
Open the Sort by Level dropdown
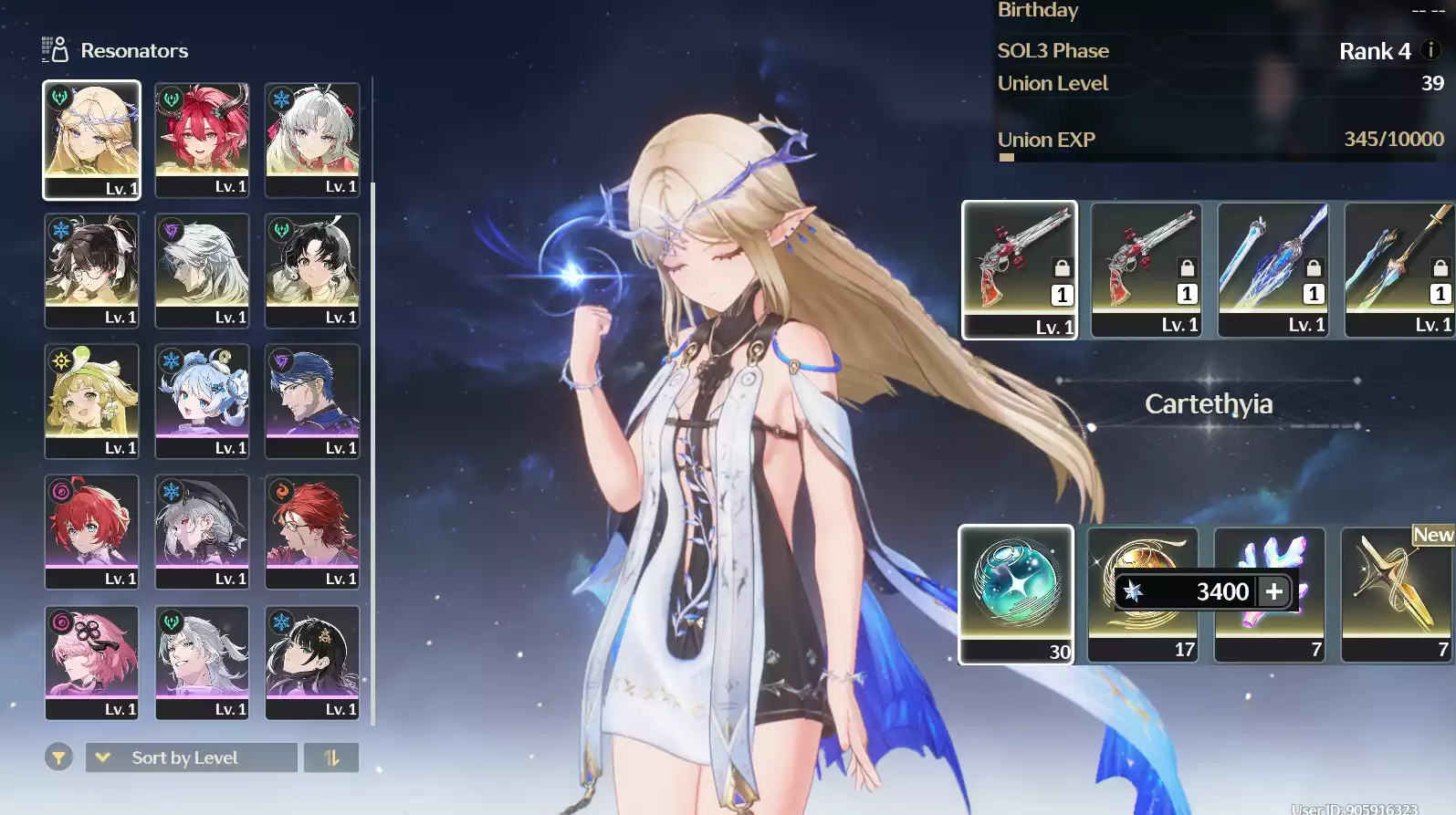point(191,758)
